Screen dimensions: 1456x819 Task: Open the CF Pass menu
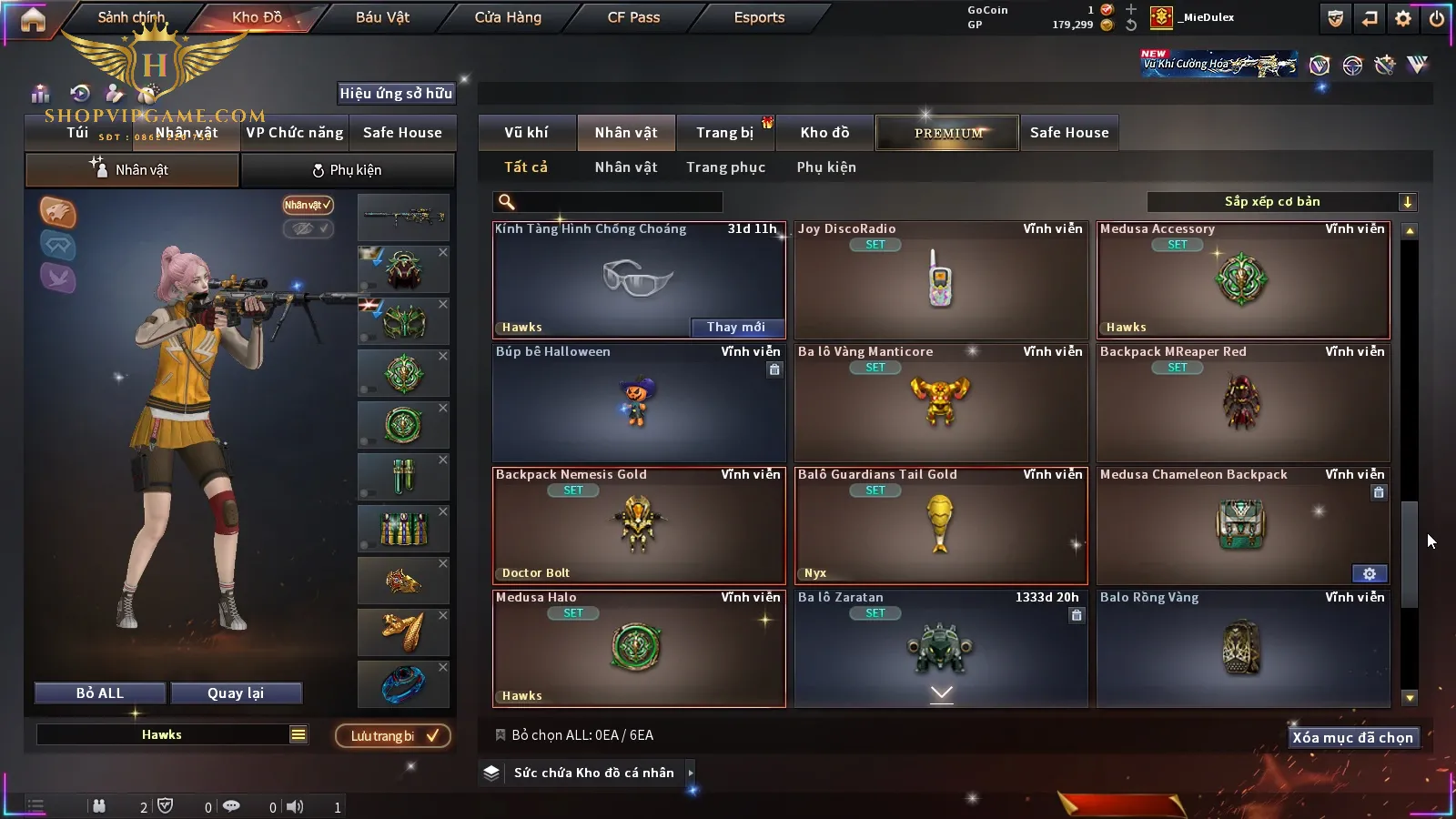633,17
